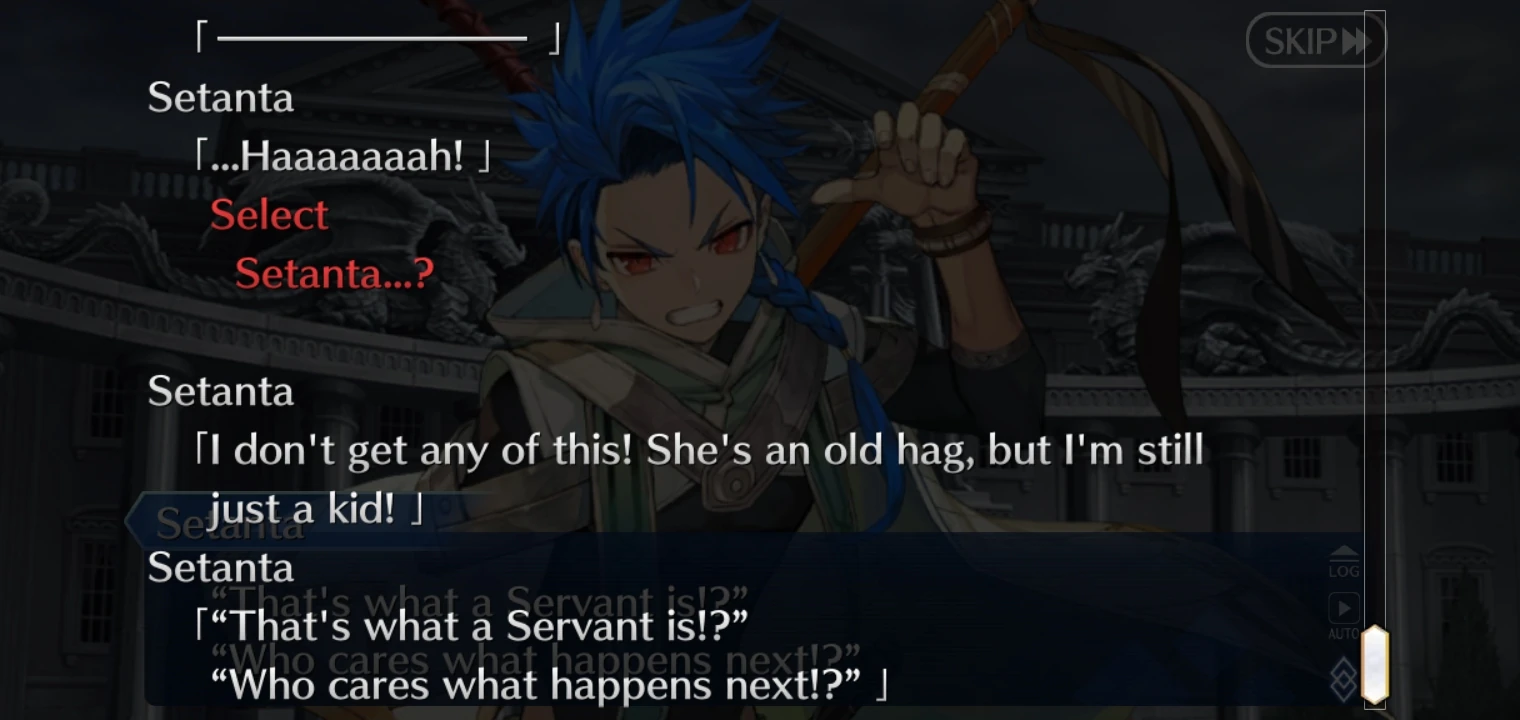Screen dimensions: 1520x720
Task: Select the red dialogue choice Setanta...?
Action: (333, 274)
